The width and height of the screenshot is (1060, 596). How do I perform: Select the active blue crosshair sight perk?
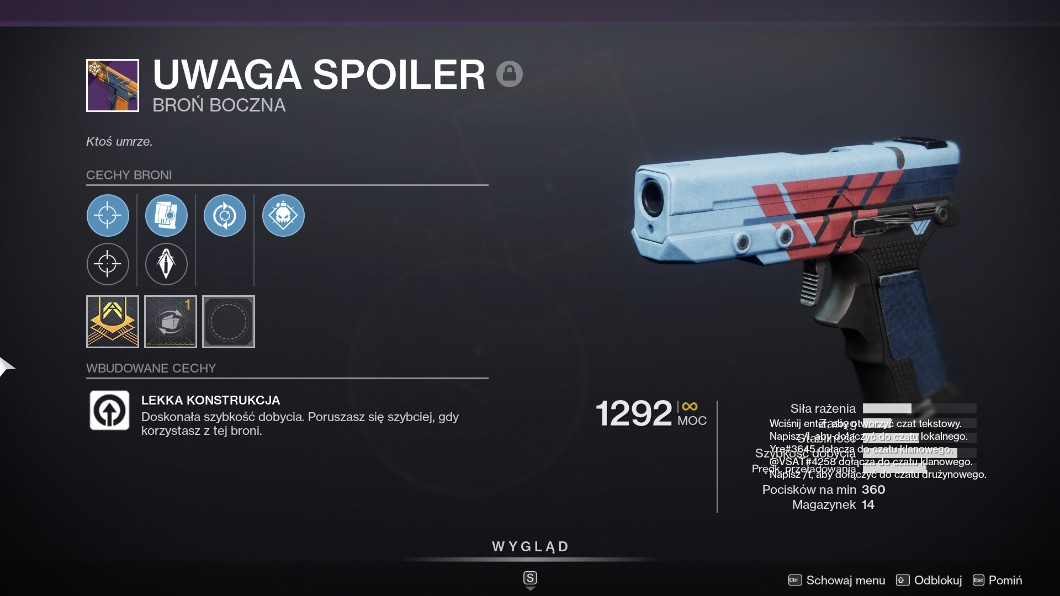108,216
